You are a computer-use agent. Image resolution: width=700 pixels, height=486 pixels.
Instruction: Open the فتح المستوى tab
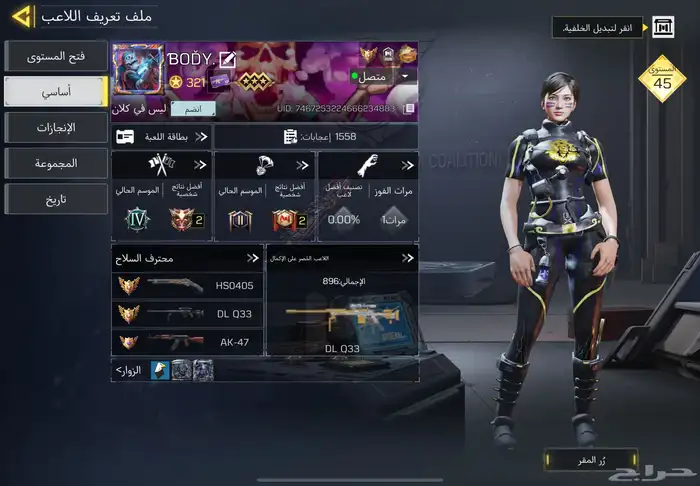coord(55,56)
